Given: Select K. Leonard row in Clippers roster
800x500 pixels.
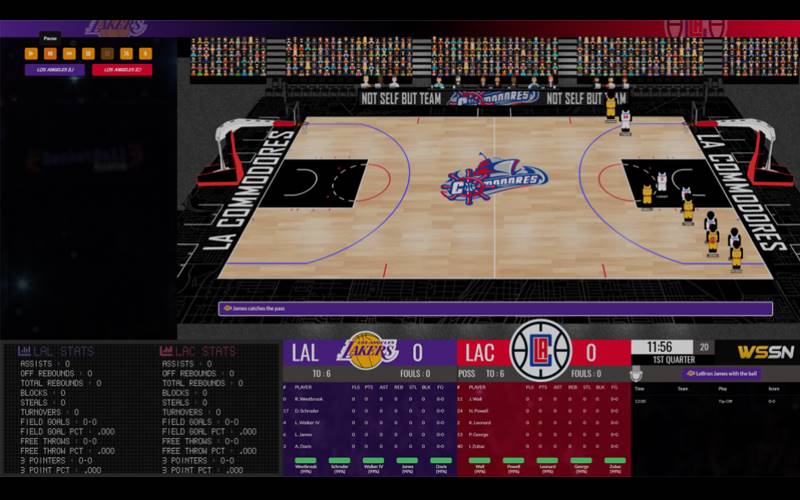Looking at the screenshot, I should [x=484, y=422].
